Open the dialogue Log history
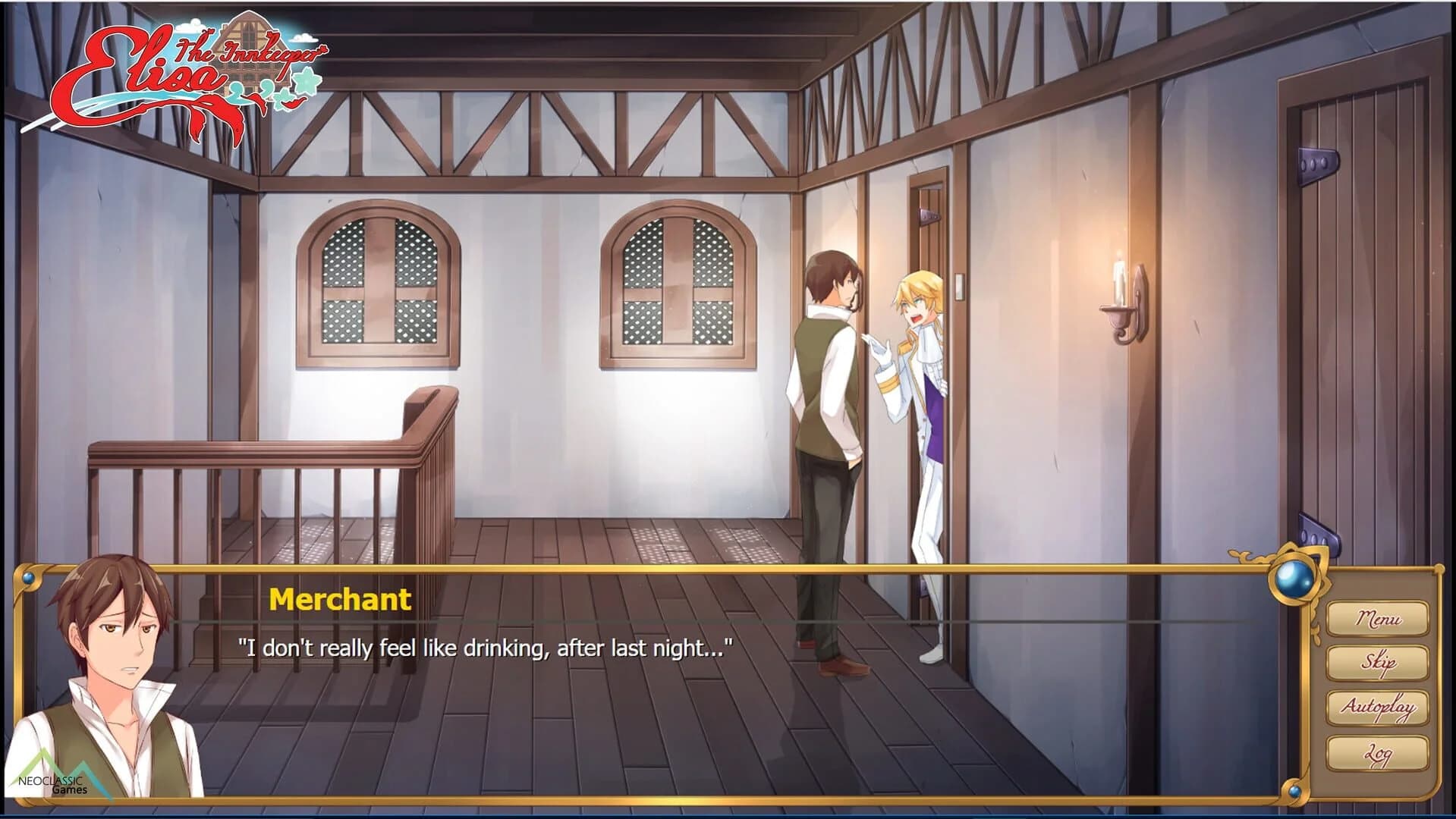Screen dimensions: 1456x819 [1378, 751]
